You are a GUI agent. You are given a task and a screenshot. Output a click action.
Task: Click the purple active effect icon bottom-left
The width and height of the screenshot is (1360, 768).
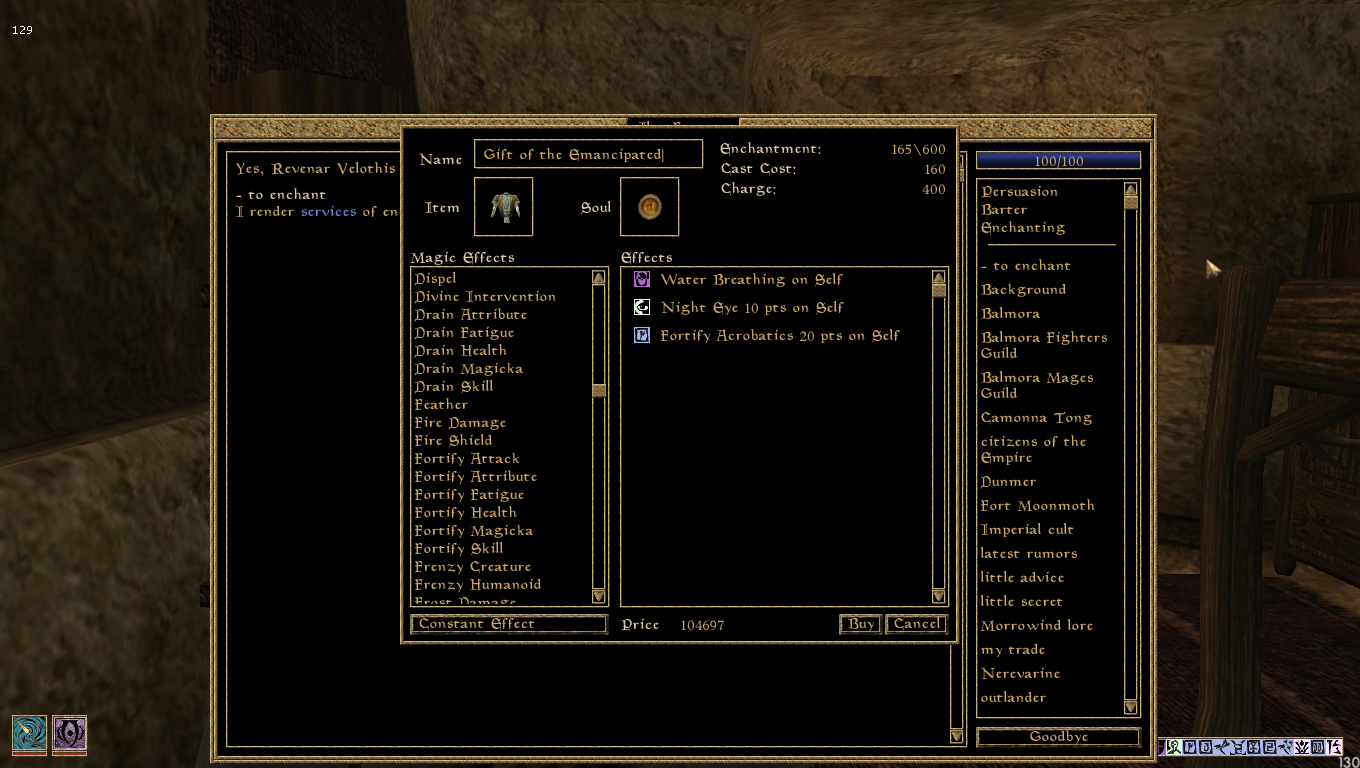coord(69,734)
